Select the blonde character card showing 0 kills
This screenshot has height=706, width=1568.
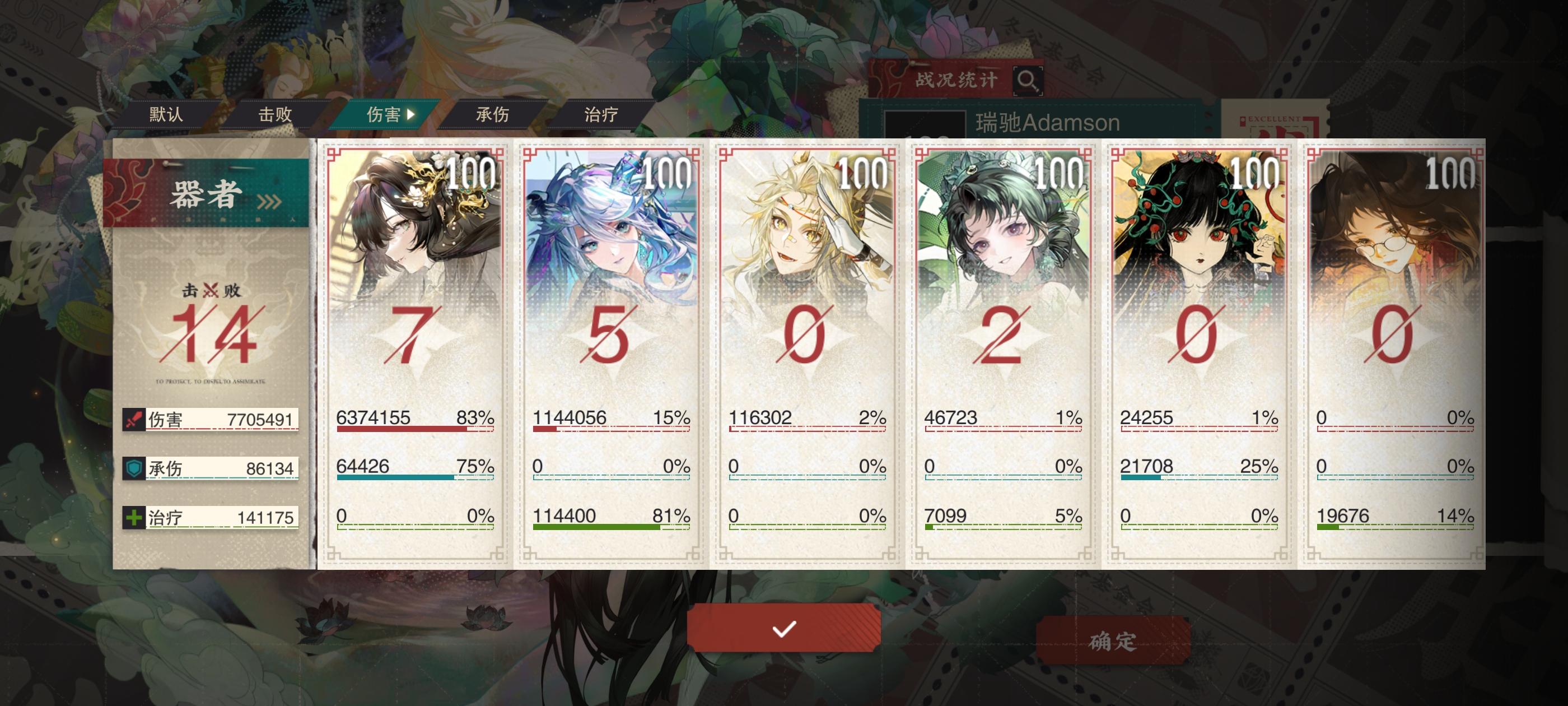pos(806,274)
